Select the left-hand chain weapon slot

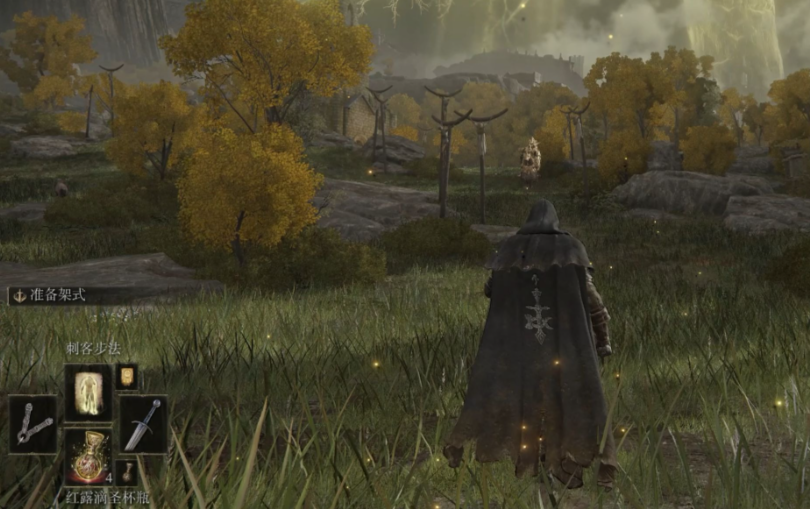(x=32, y=424)
